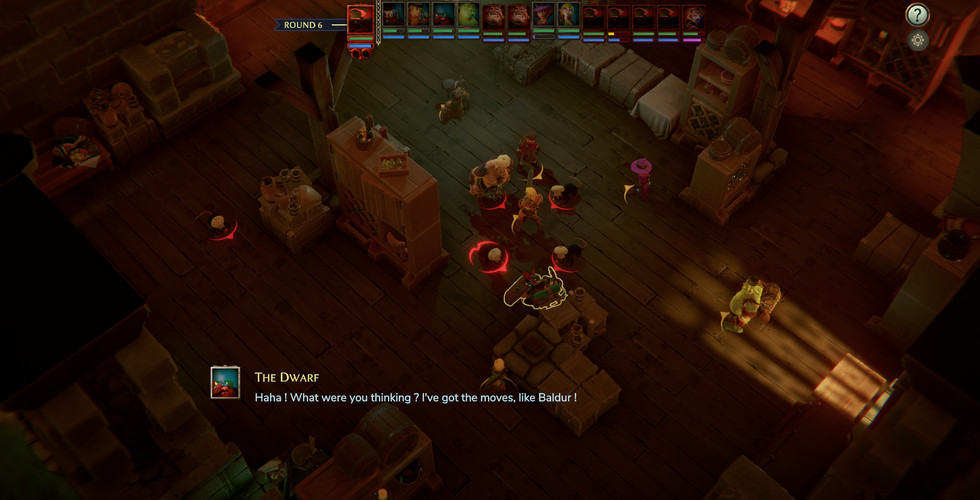980x500 pixels.
Task: Open the gear settings menu
Action: pos(918,40)
